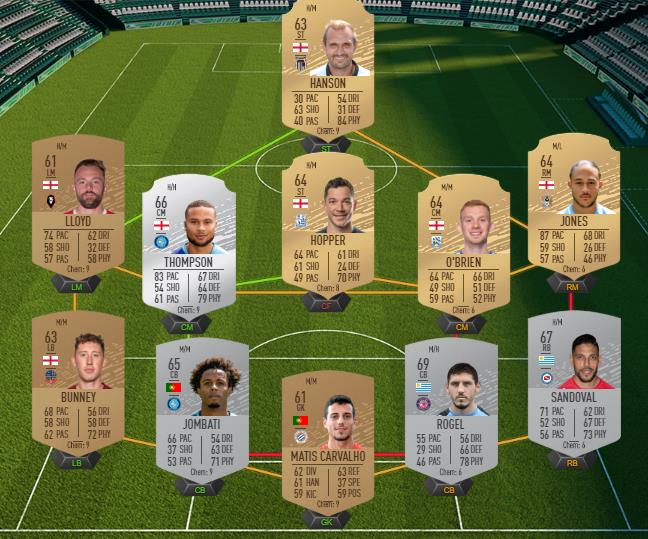
Task: Click the O'Brien central midfielder card
Action: pos(461,245)
